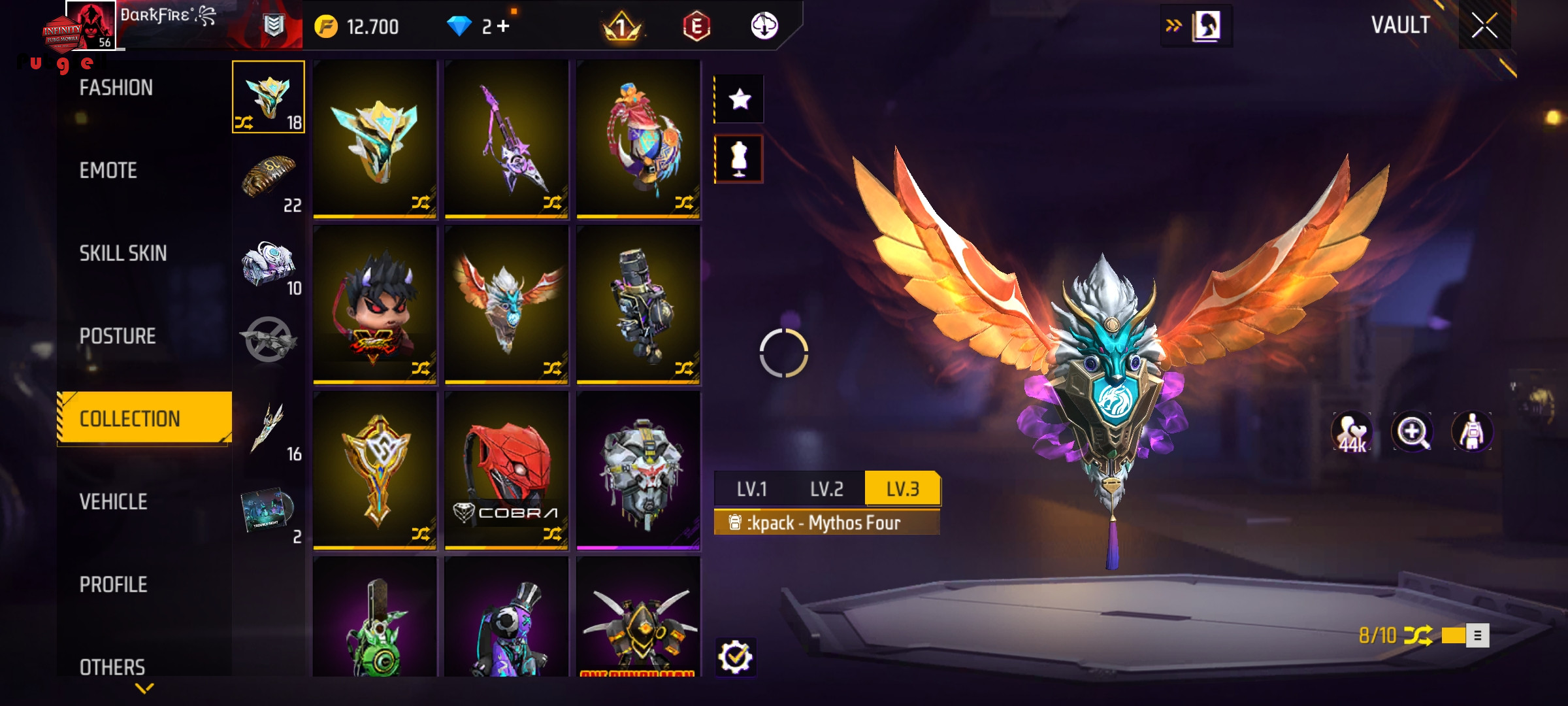This screenshot has height=706, width=1568.
Task: Open the Fashion category
Action: [116, 88]
